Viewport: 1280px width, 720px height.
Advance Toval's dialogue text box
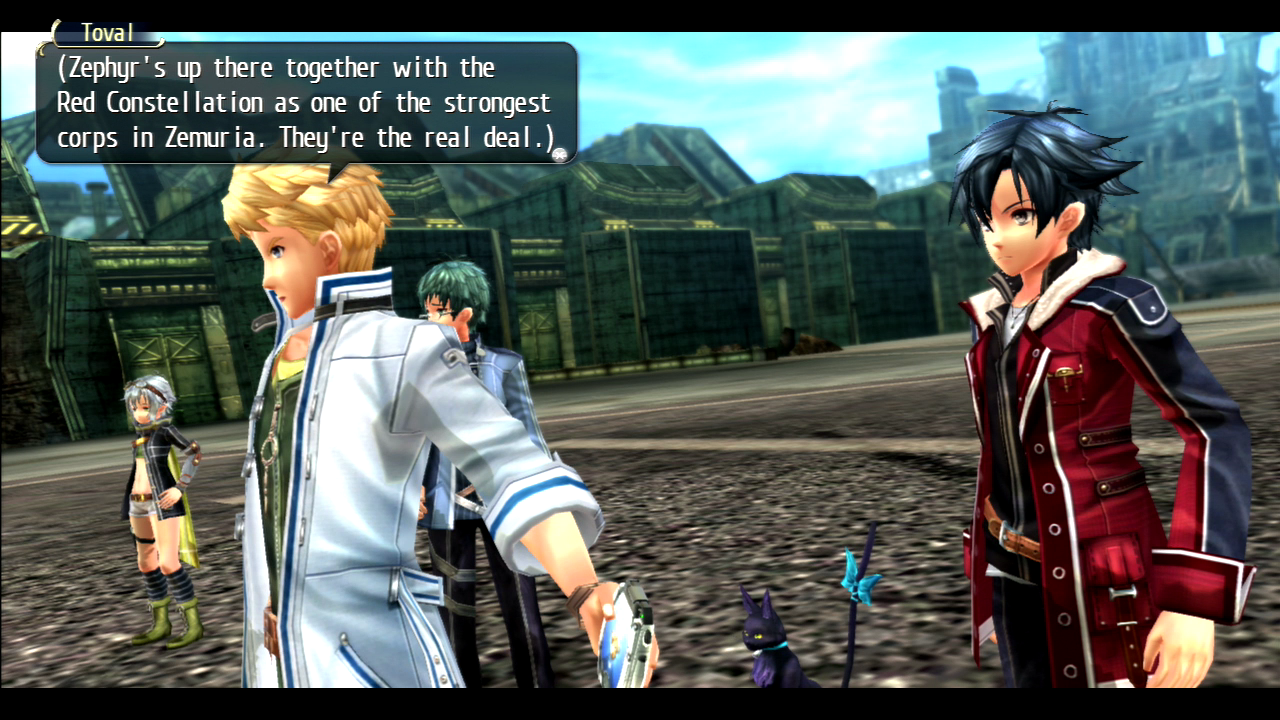click(x=305, y=103)
